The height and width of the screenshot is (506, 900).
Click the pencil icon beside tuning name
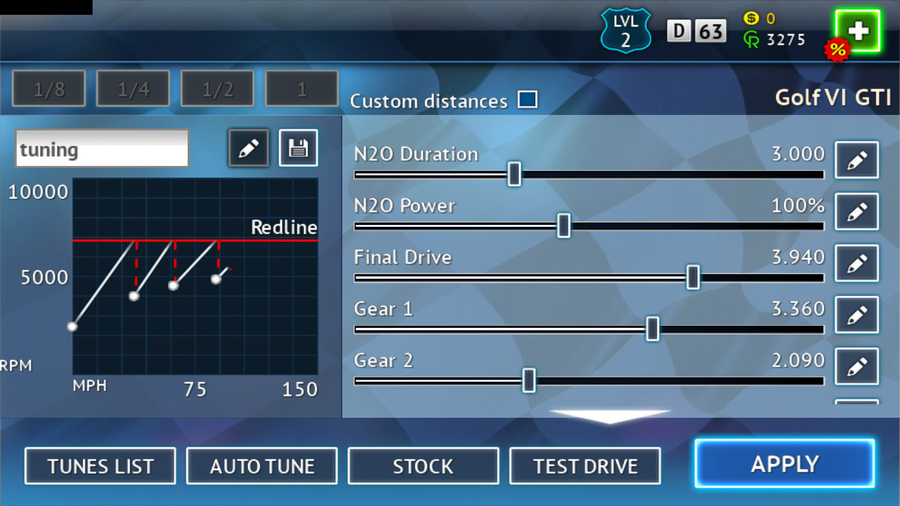248,149
